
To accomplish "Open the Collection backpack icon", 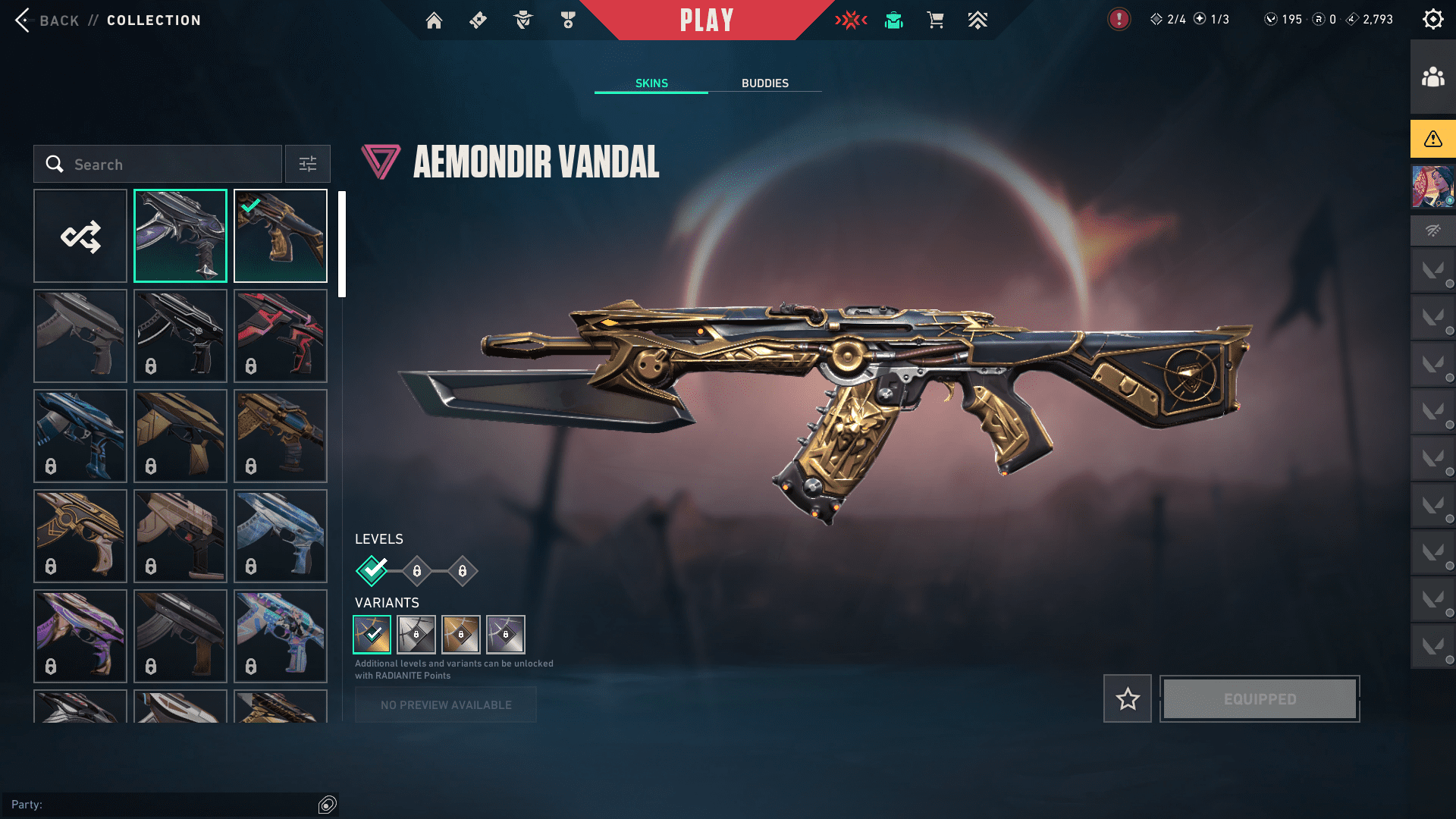I will [x=893, y=20].
